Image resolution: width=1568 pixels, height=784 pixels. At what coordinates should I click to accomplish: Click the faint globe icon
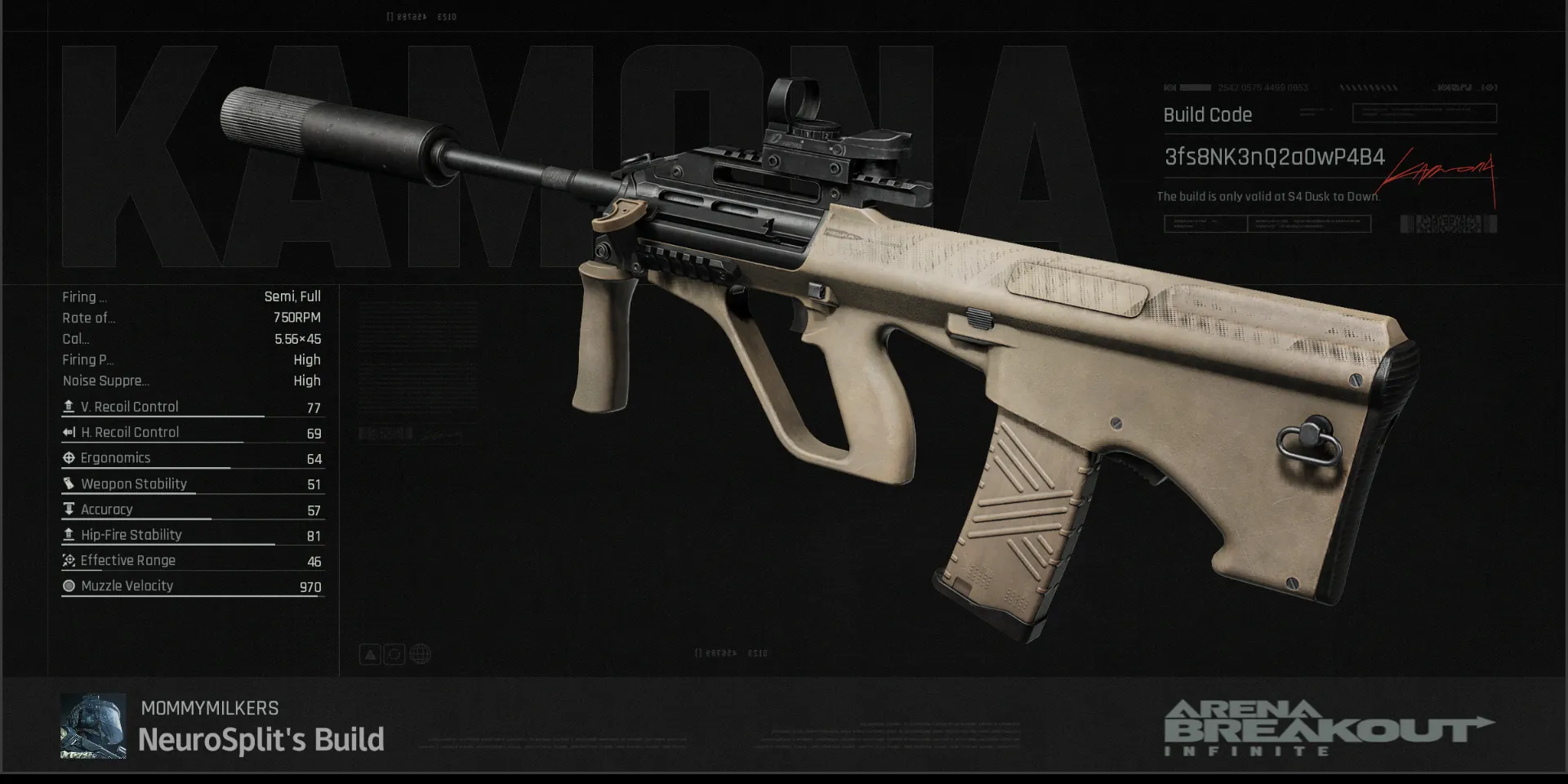click(421, 654)
